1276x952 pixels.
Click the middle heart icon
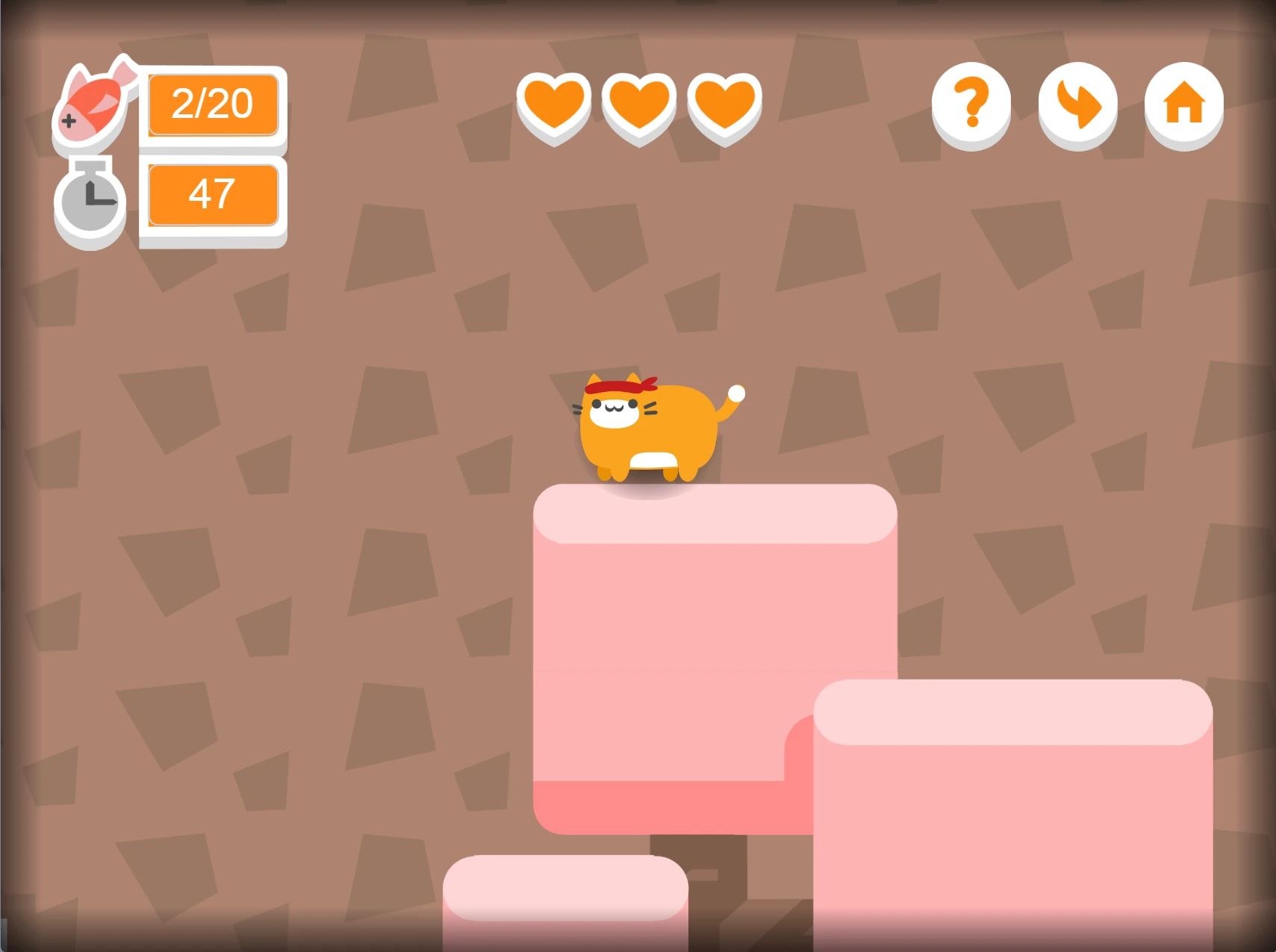640,107
